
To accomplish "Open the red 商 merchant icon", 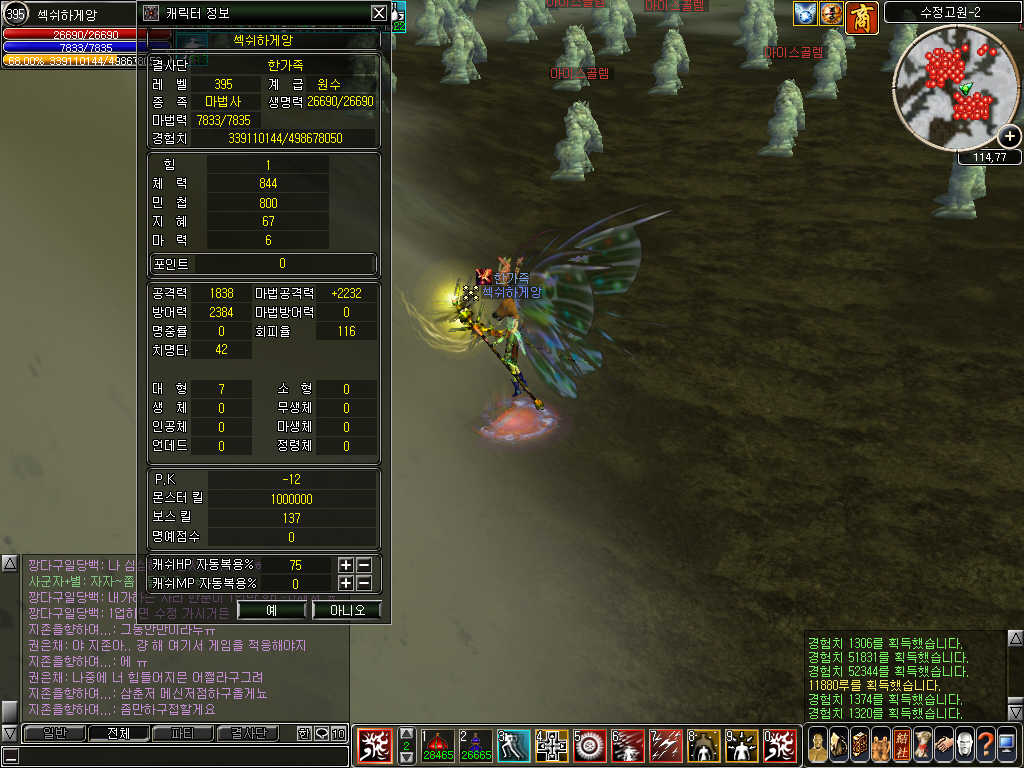I will coord(862,16).
